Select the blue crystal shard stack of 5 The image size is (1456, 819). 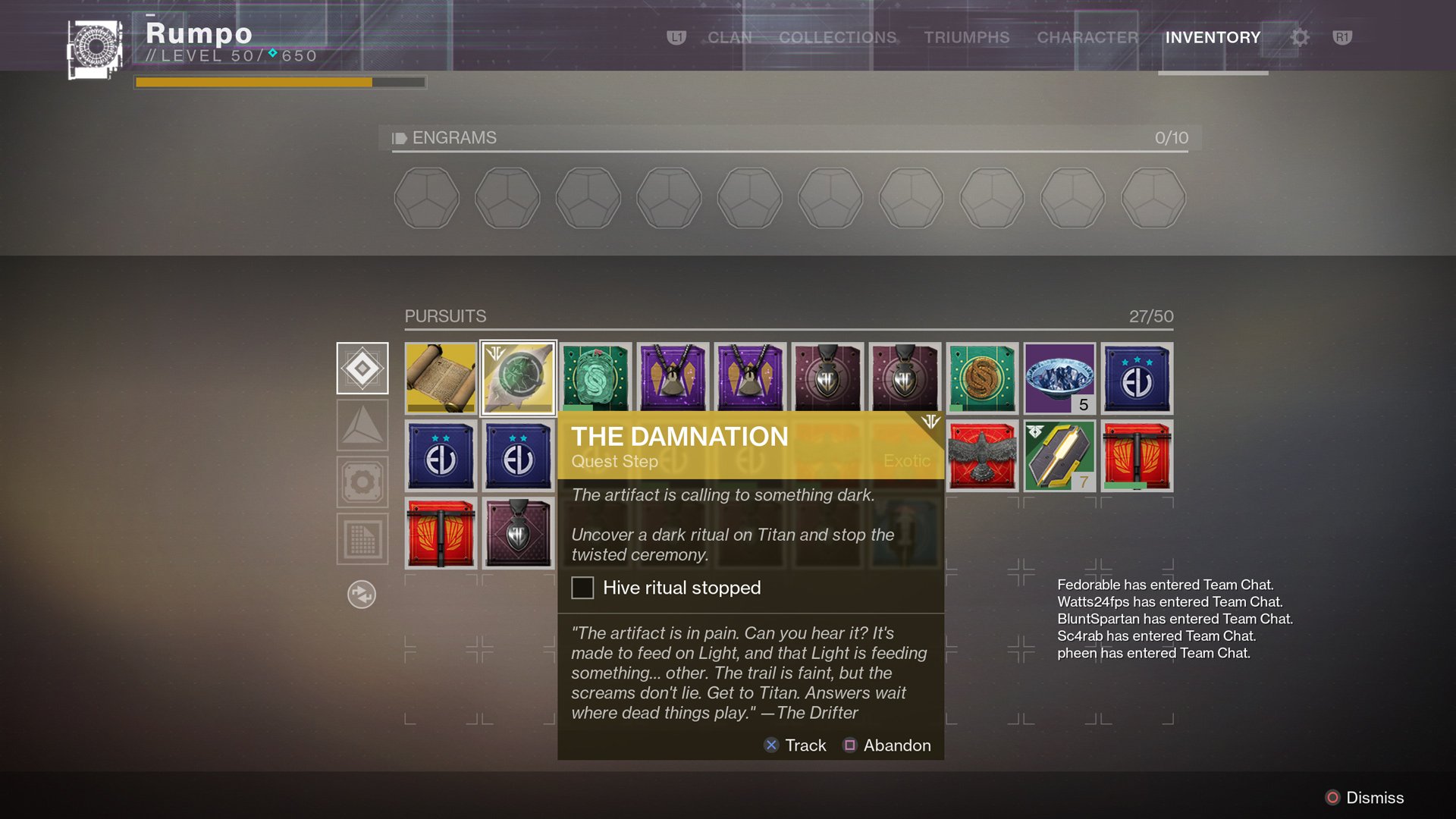coord(1059,377)
